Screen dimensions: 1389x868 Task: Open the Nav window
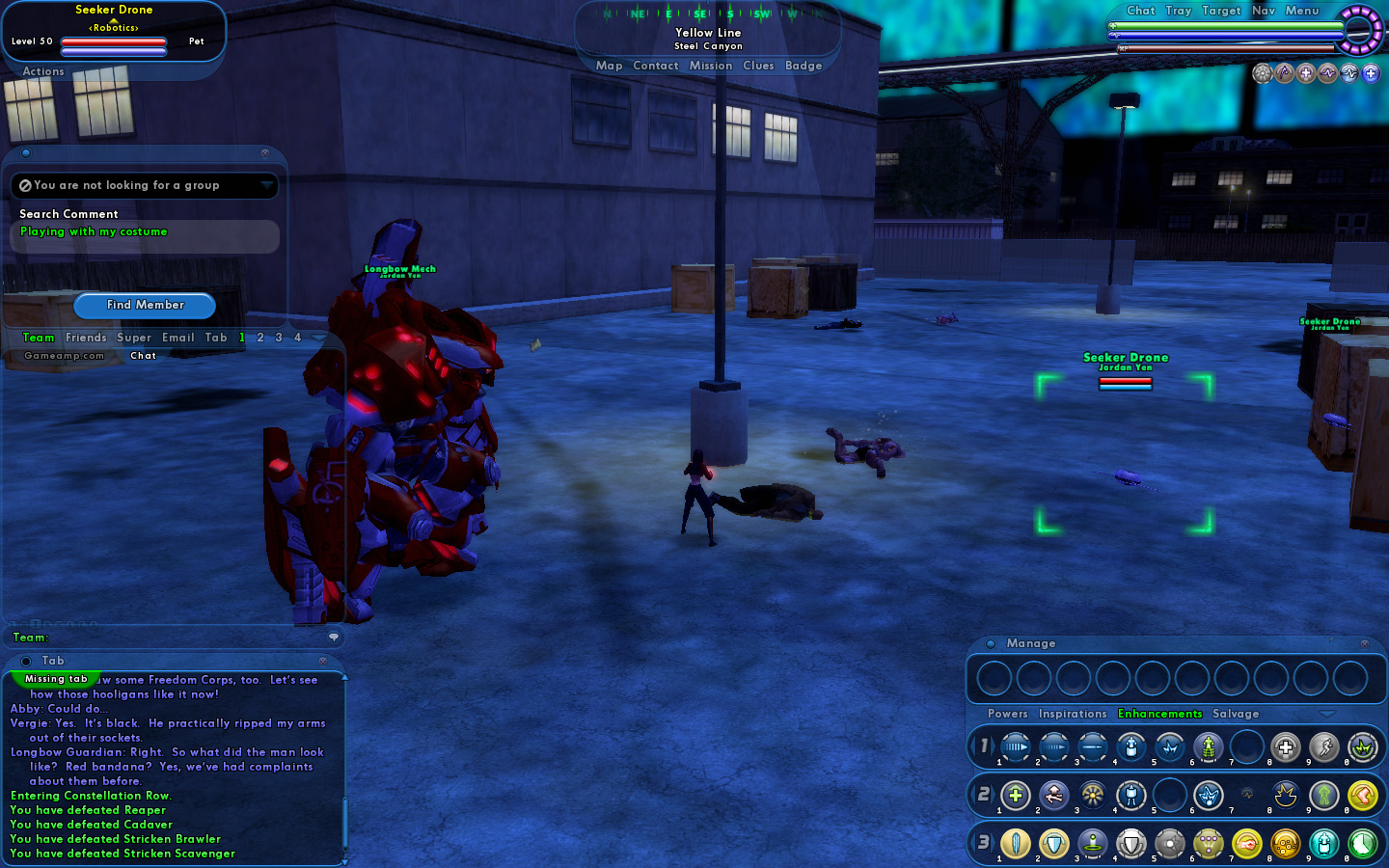[x=1264, y=11]
